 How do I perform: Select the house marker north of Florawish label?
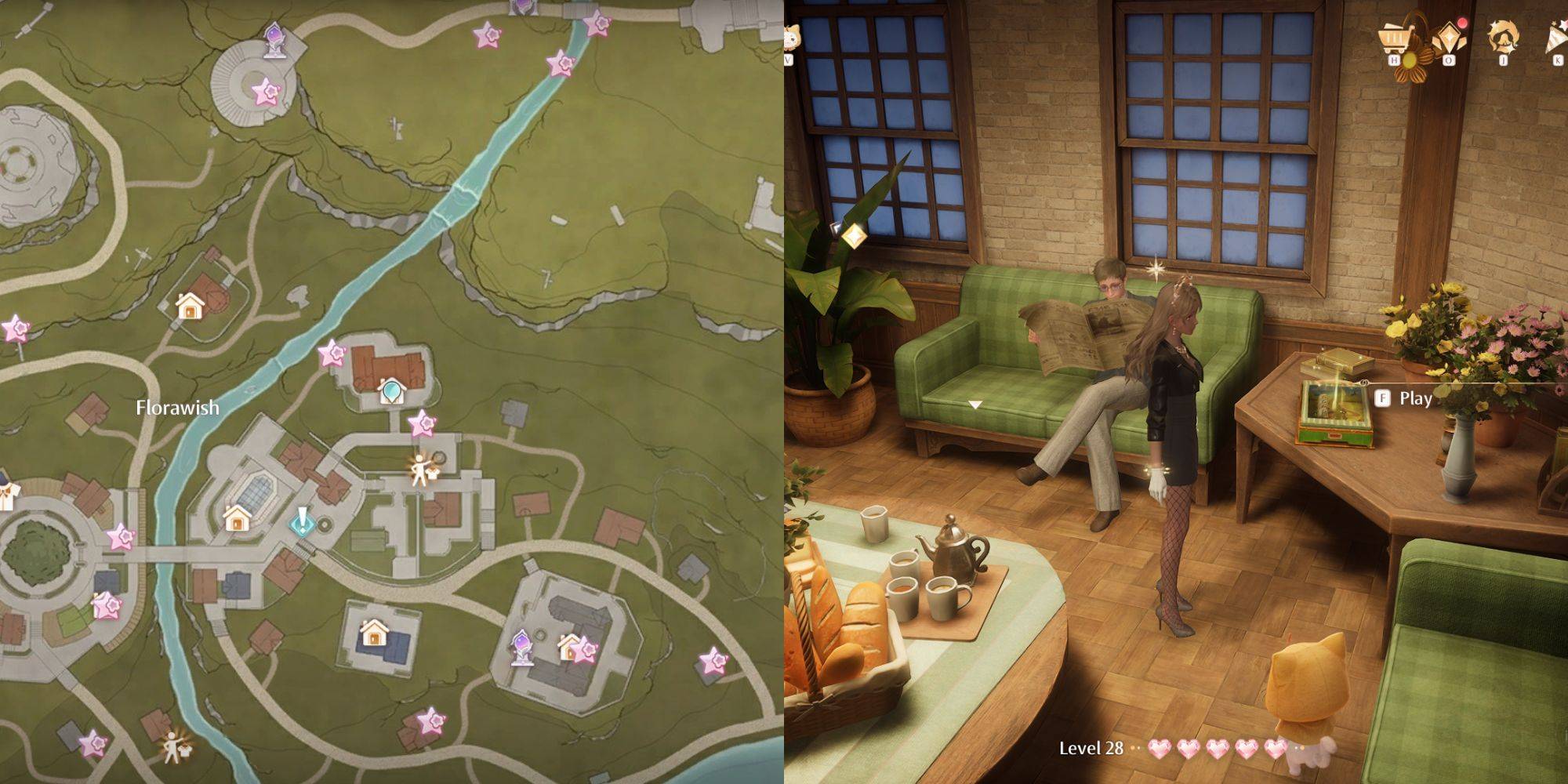(x=189, y=306)
